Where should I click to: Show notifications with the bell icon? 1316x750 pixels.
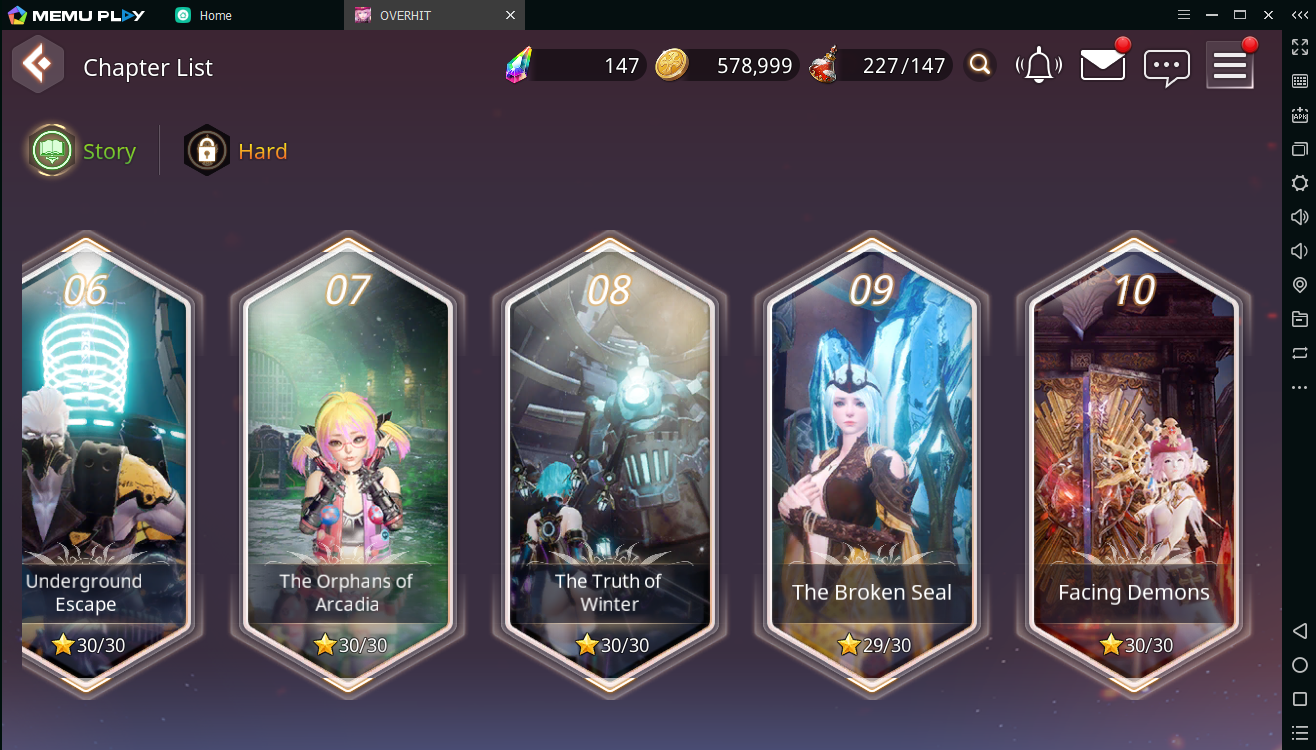click(x=1039, y=66)
